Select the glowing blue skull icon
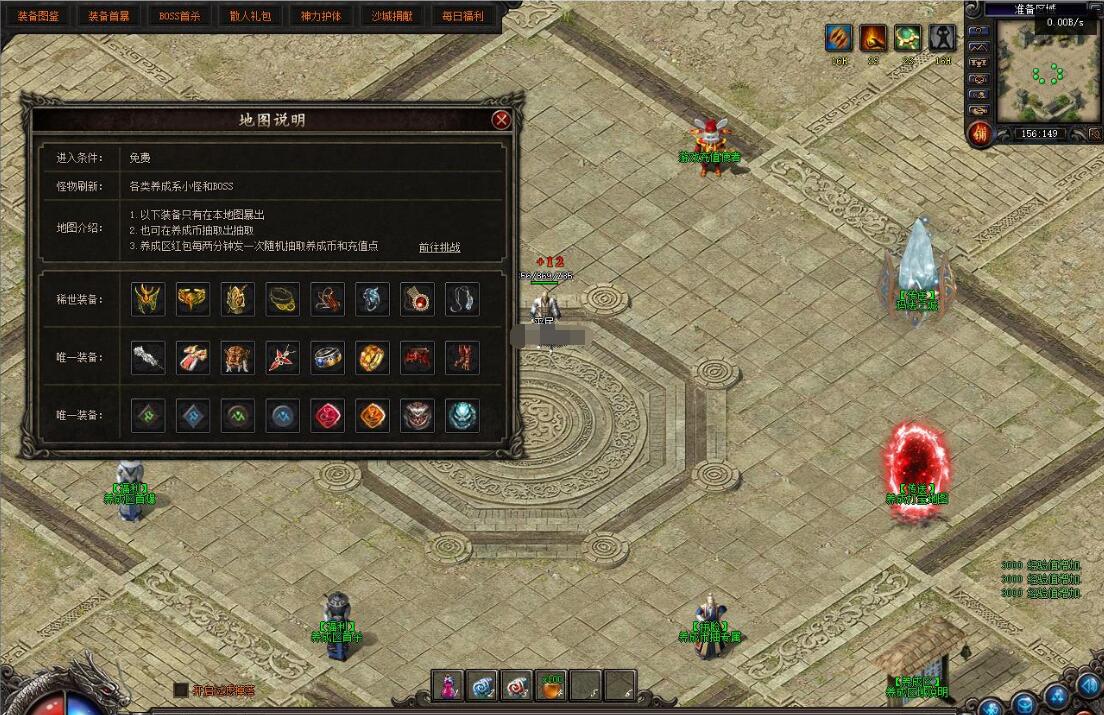 point(462,416)
